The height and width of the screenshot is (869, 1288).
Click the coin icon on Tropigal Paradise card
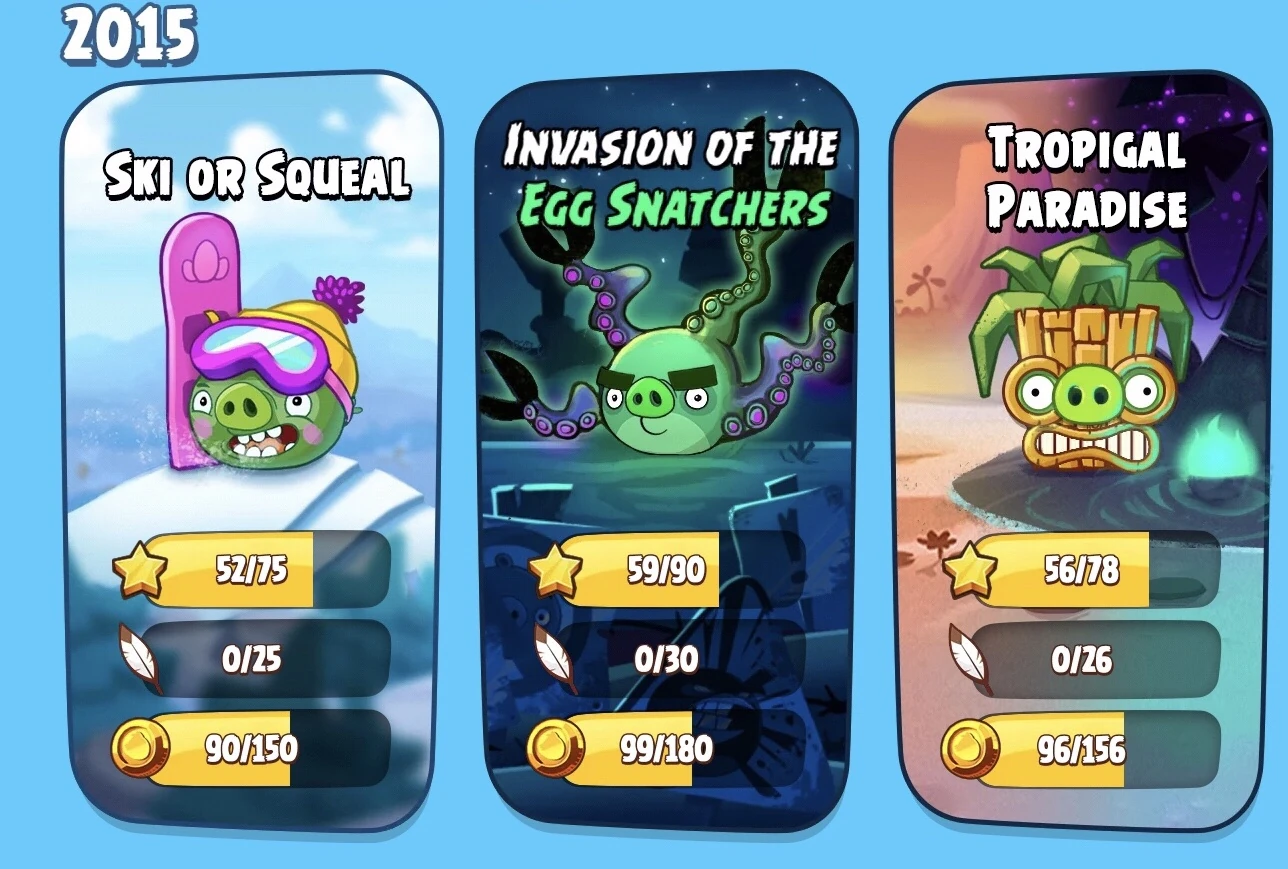click(x=969, y=745)
